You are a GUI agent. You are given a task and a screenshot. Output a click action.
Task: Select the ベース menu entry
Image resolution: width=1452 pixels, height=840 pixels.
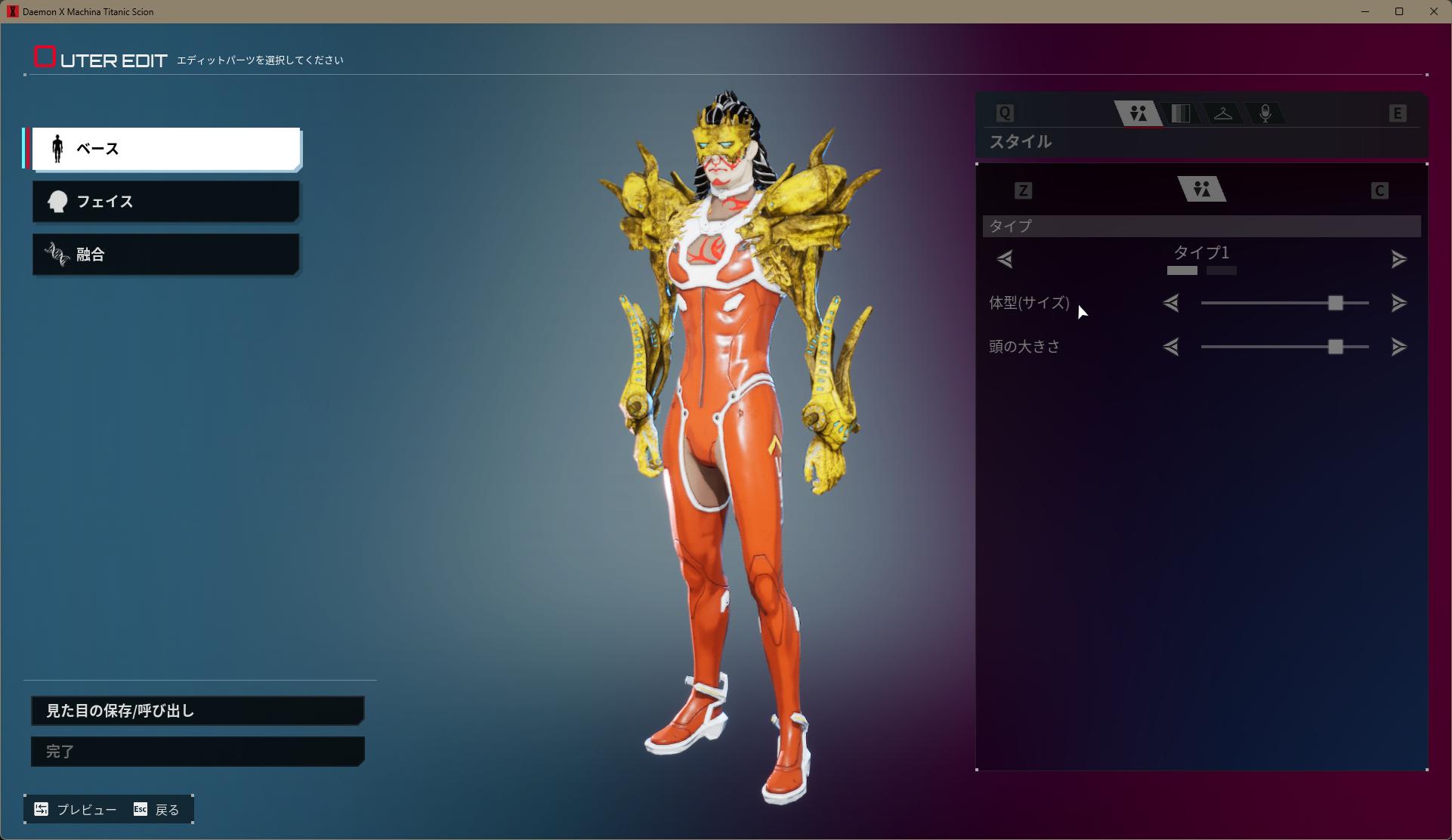pyautogui.click(x=166, y=149)
